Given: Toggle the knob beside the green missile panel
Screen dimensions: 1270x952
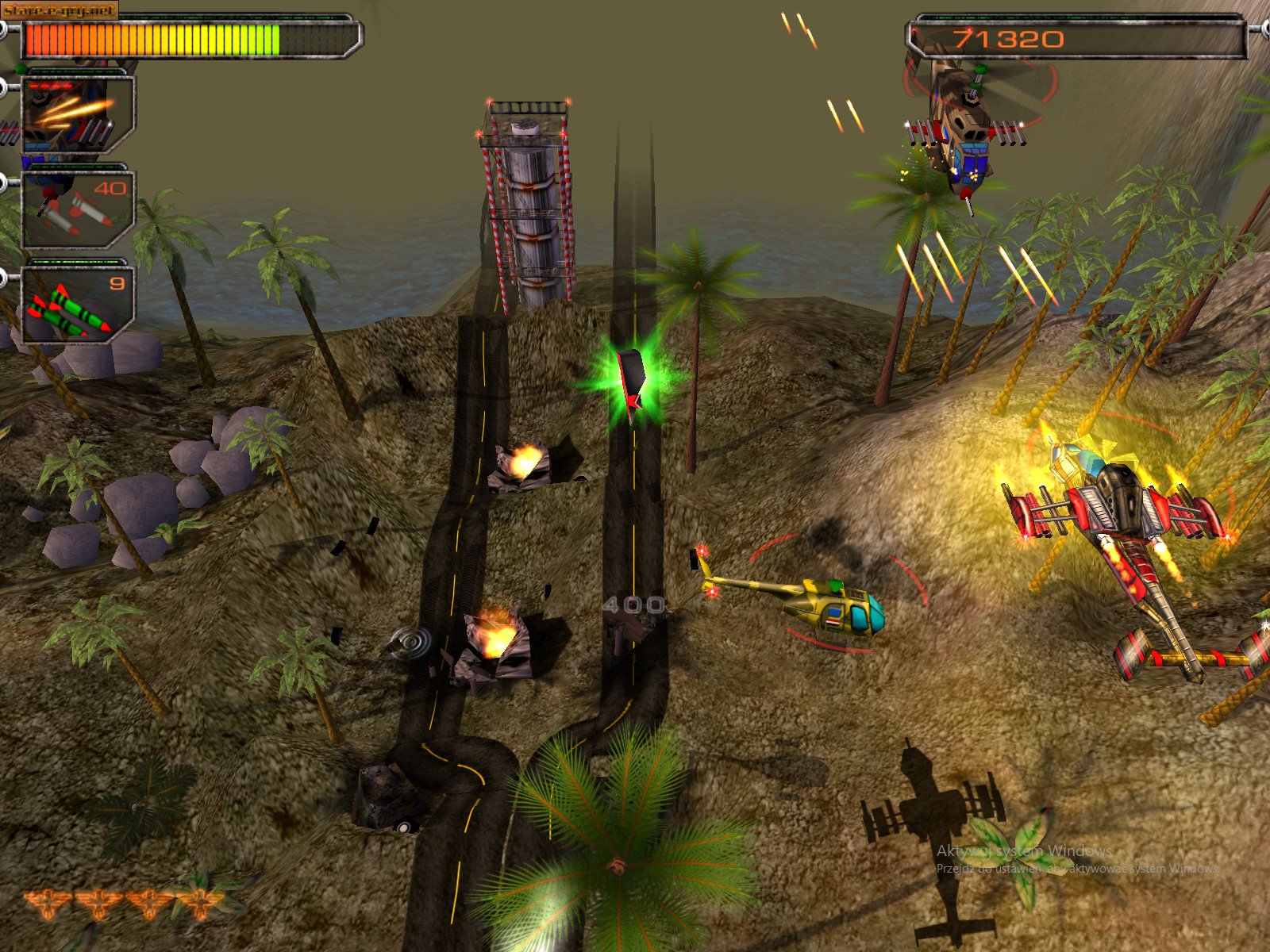Looking at the screenshot, I should click(5, 277).
